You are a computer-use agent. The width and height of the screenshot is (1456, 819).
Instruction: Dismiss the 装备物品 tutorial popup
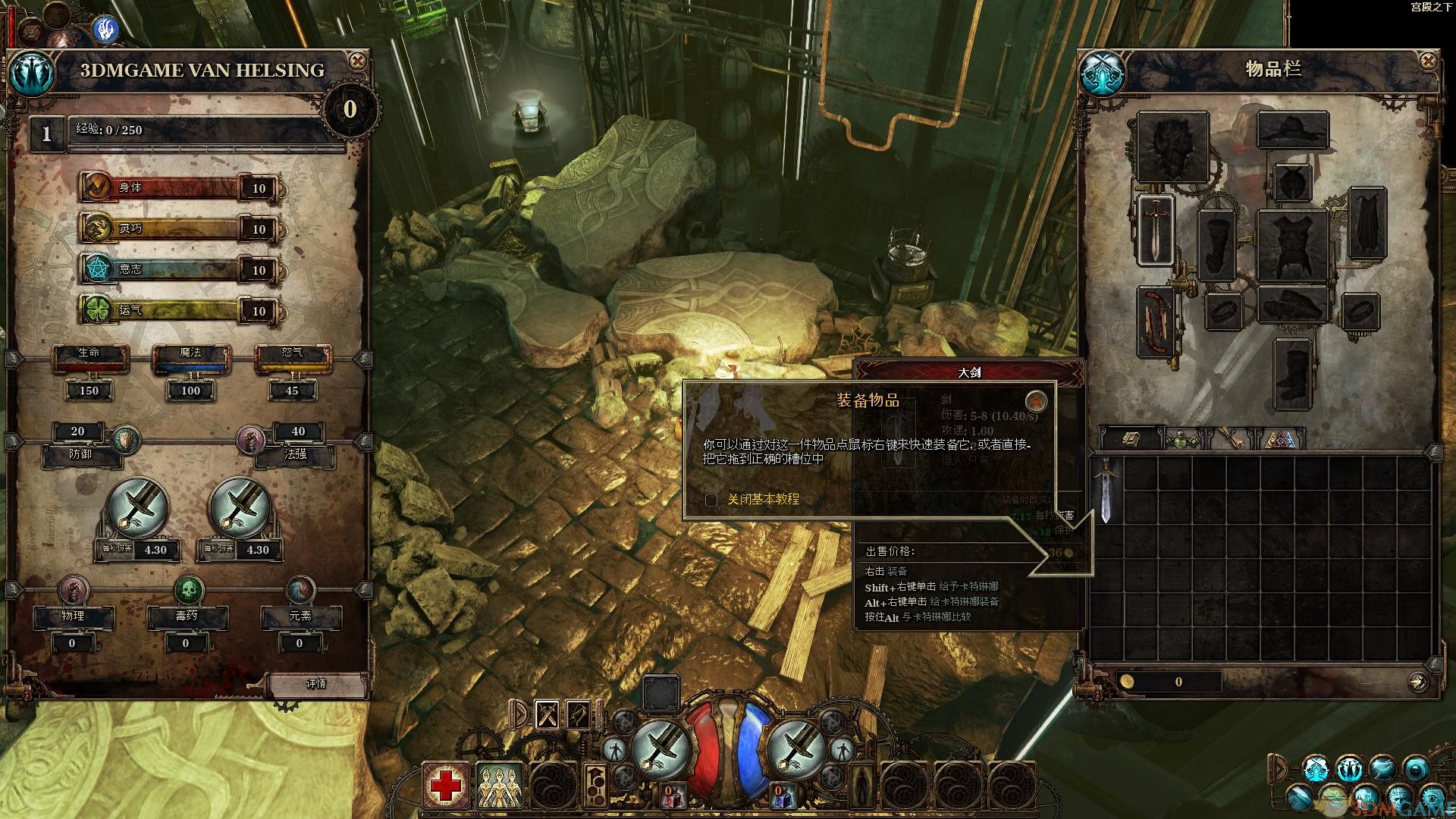coord(1035,401)
